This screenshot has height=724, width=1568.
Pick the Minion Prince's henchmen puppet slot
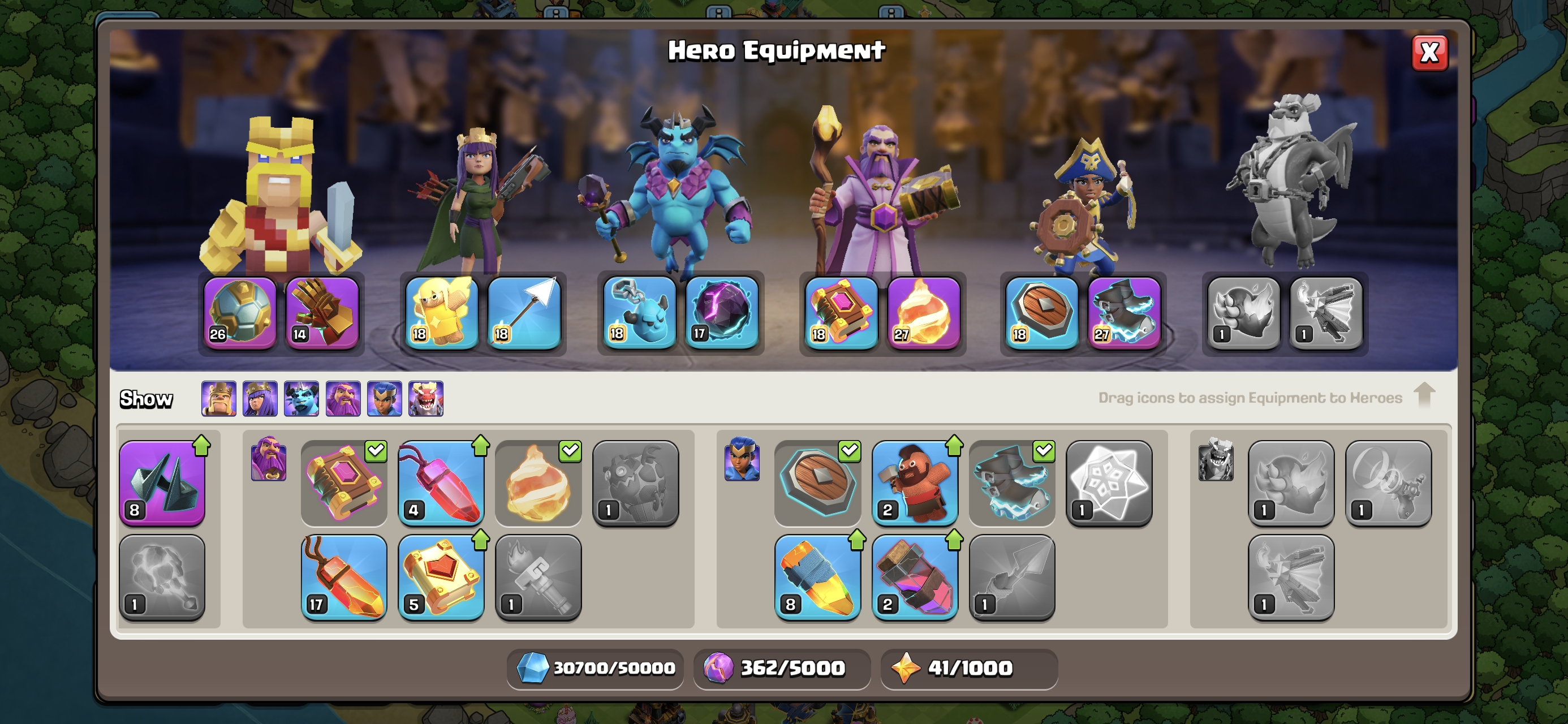point(639,313)
